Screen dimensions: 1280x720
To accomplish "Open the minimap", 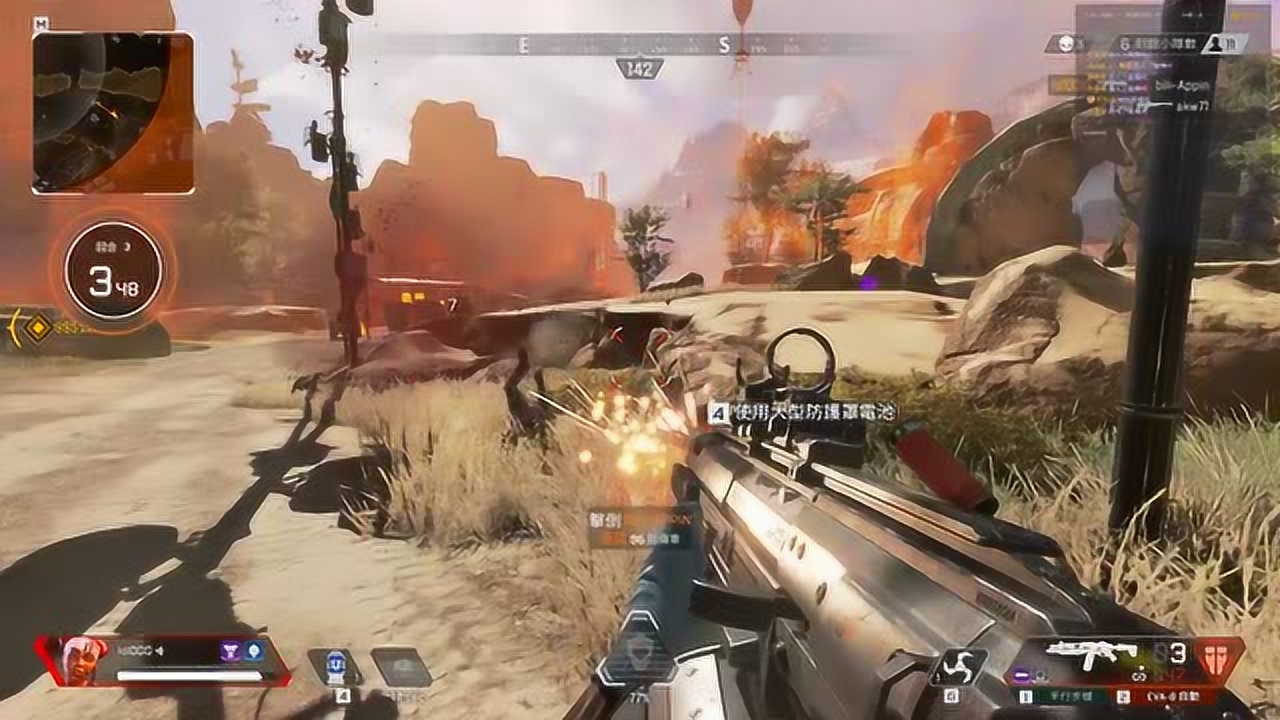I will pyautogui.click(x=113, y=112).
